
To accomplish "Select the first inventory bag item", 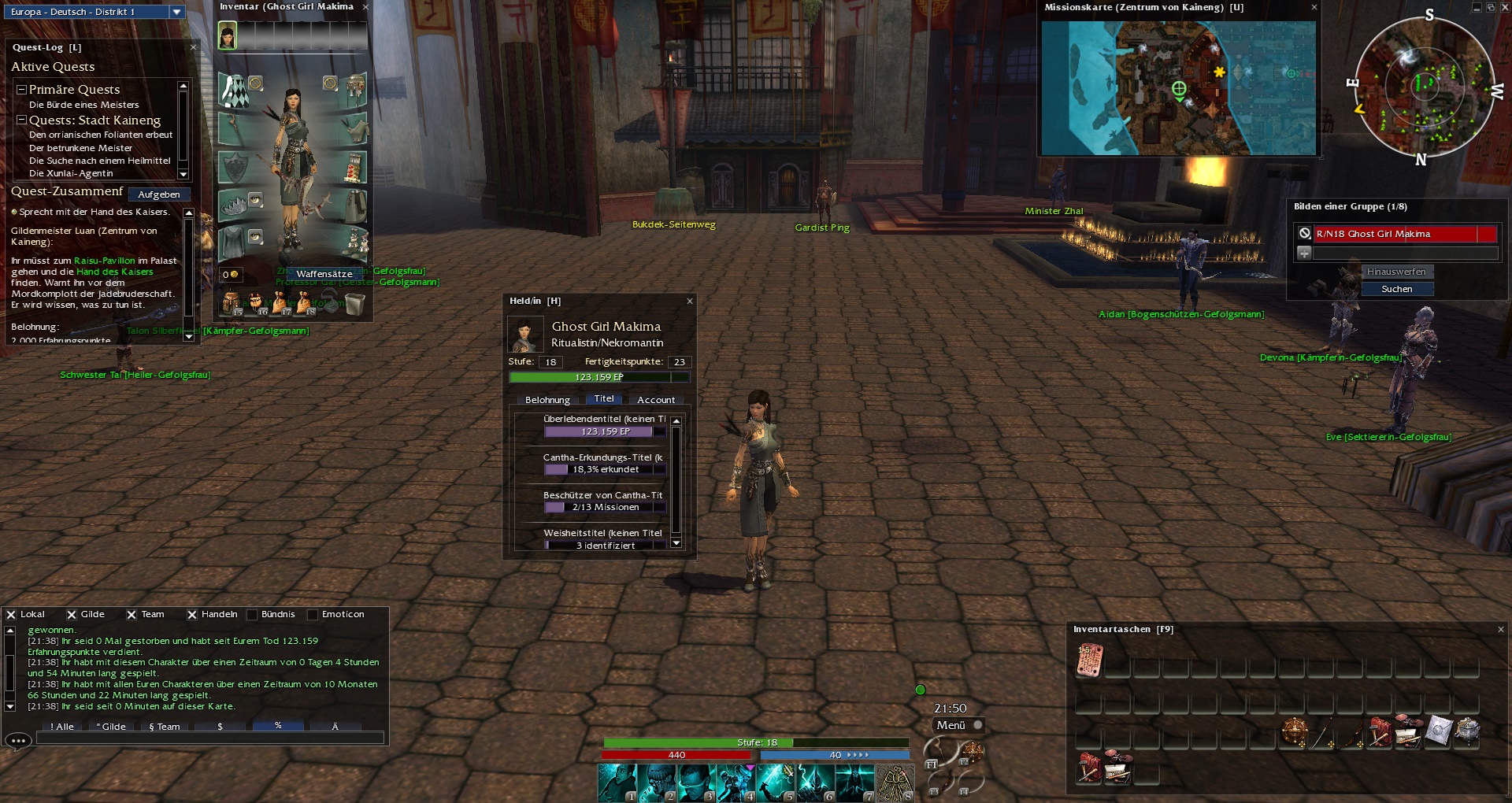I will tap(1090, 661).
